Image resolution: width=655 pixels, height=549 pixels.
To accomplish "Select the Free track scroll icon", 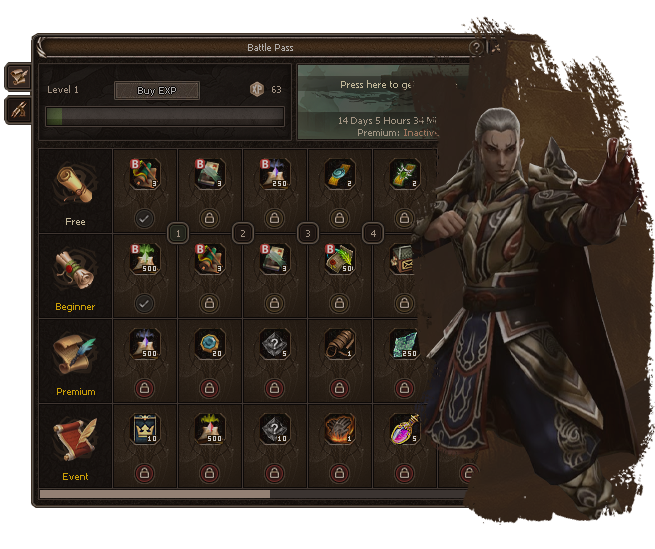I will click(75, 183).
